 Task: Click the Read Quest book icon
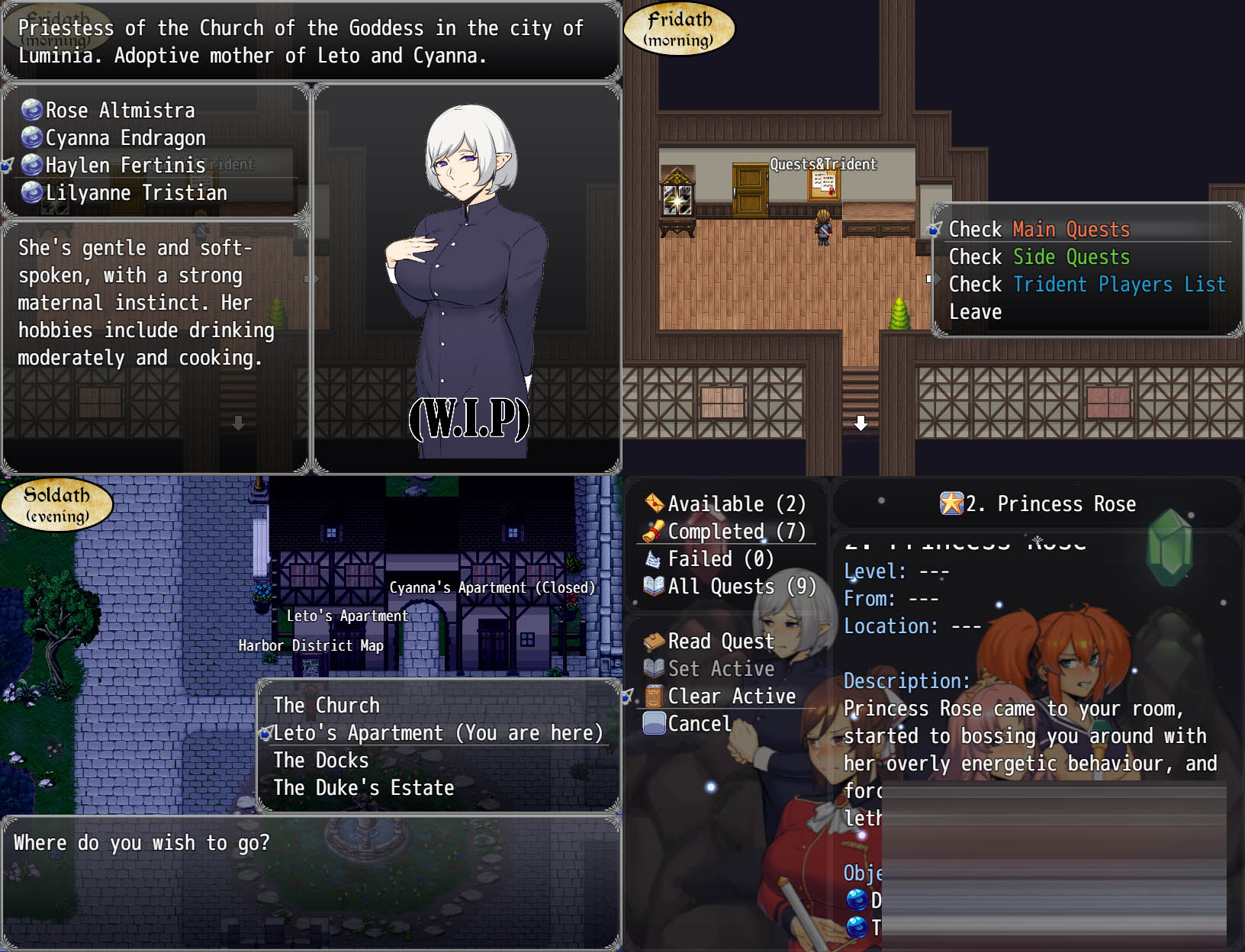coord(652,642)
